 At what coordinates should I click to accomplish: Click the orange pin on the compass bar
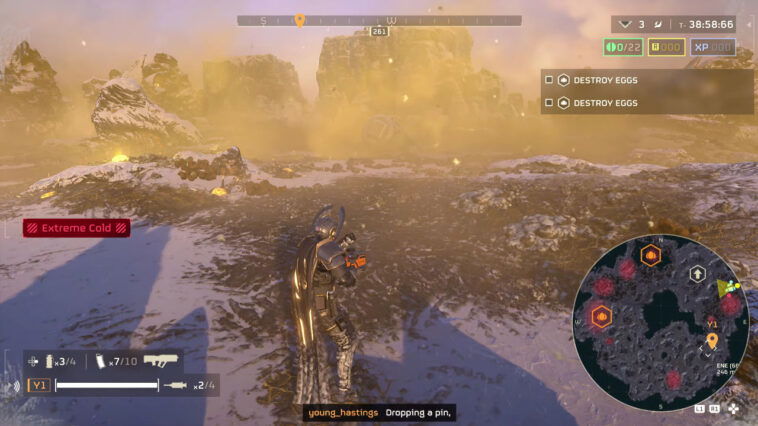coord(299,20)
